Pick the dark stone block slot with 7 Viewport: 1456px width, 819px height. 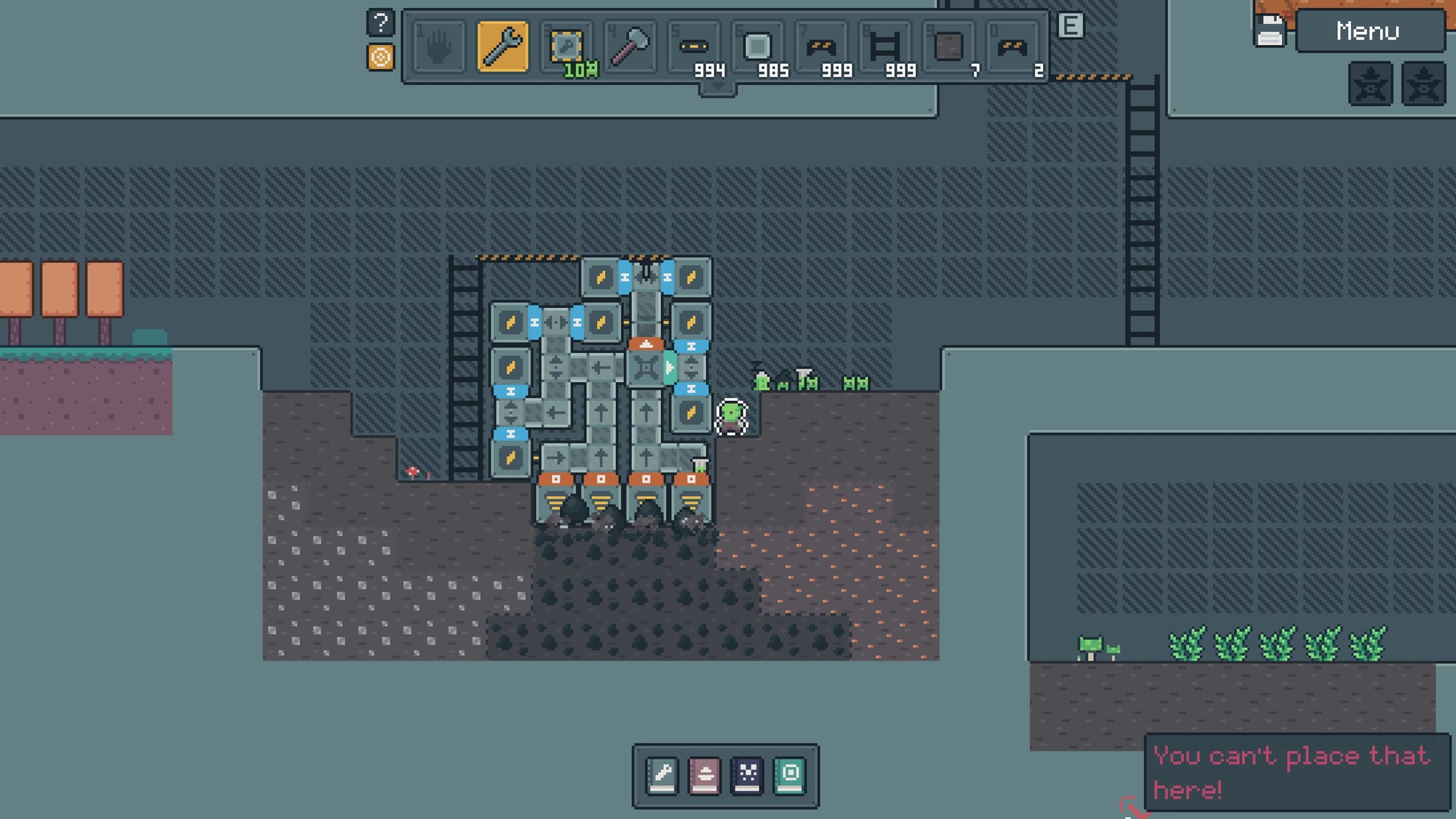949,47
